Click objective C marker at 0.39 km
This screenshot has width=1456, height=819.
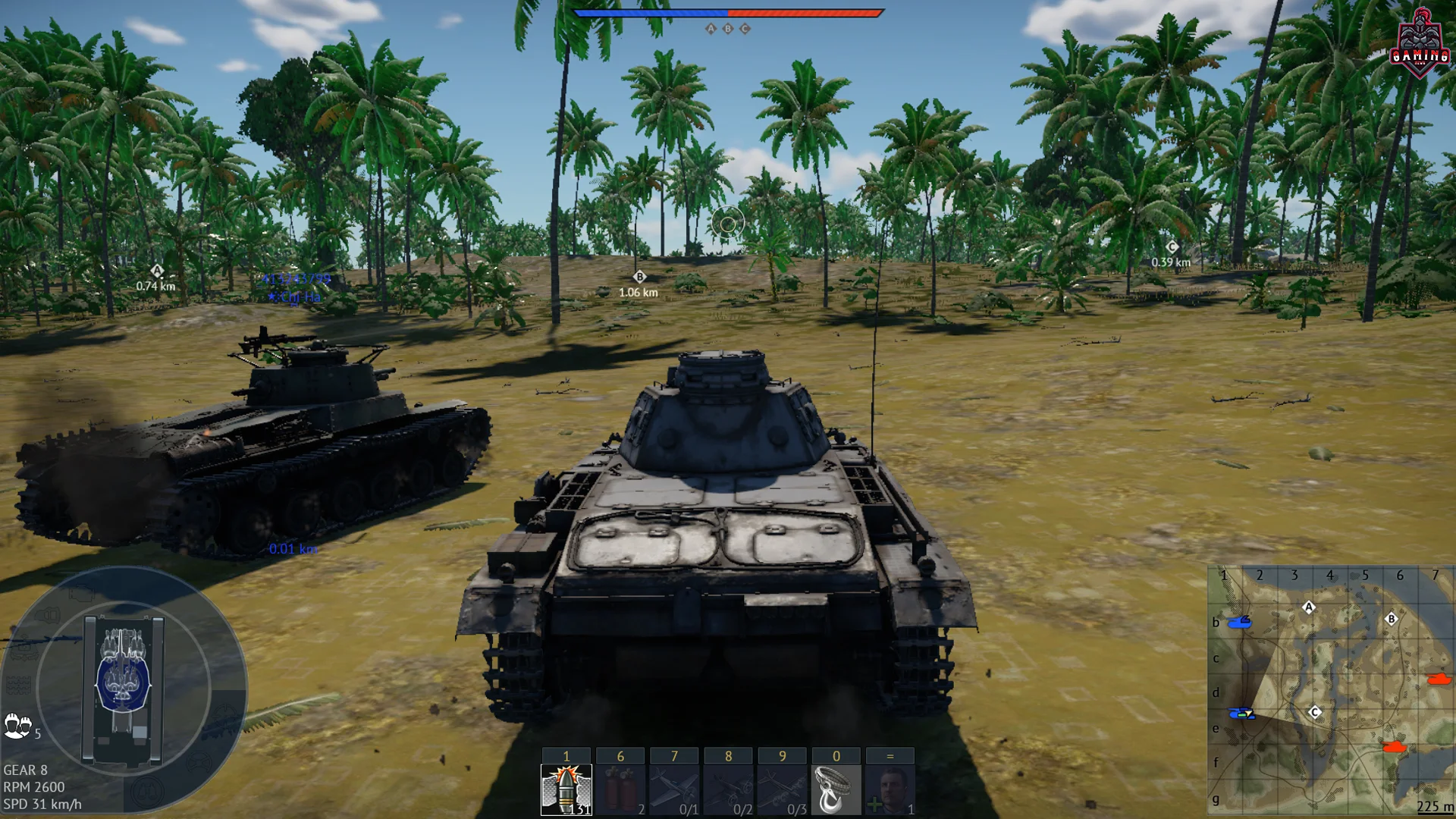click(x=1173, y=246)
